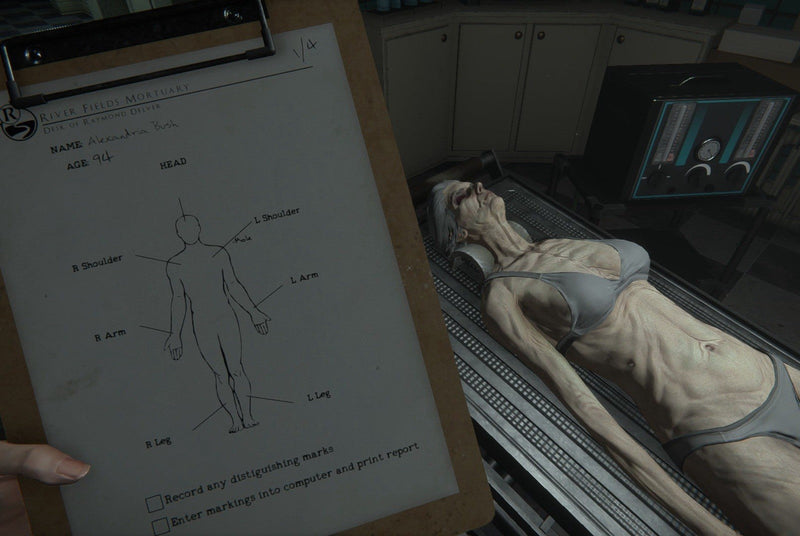Viewport: 800px width, 536px height.
Task: Tick the 'Enter markings into computer' checkbox
Action: [x=159, y=525]
